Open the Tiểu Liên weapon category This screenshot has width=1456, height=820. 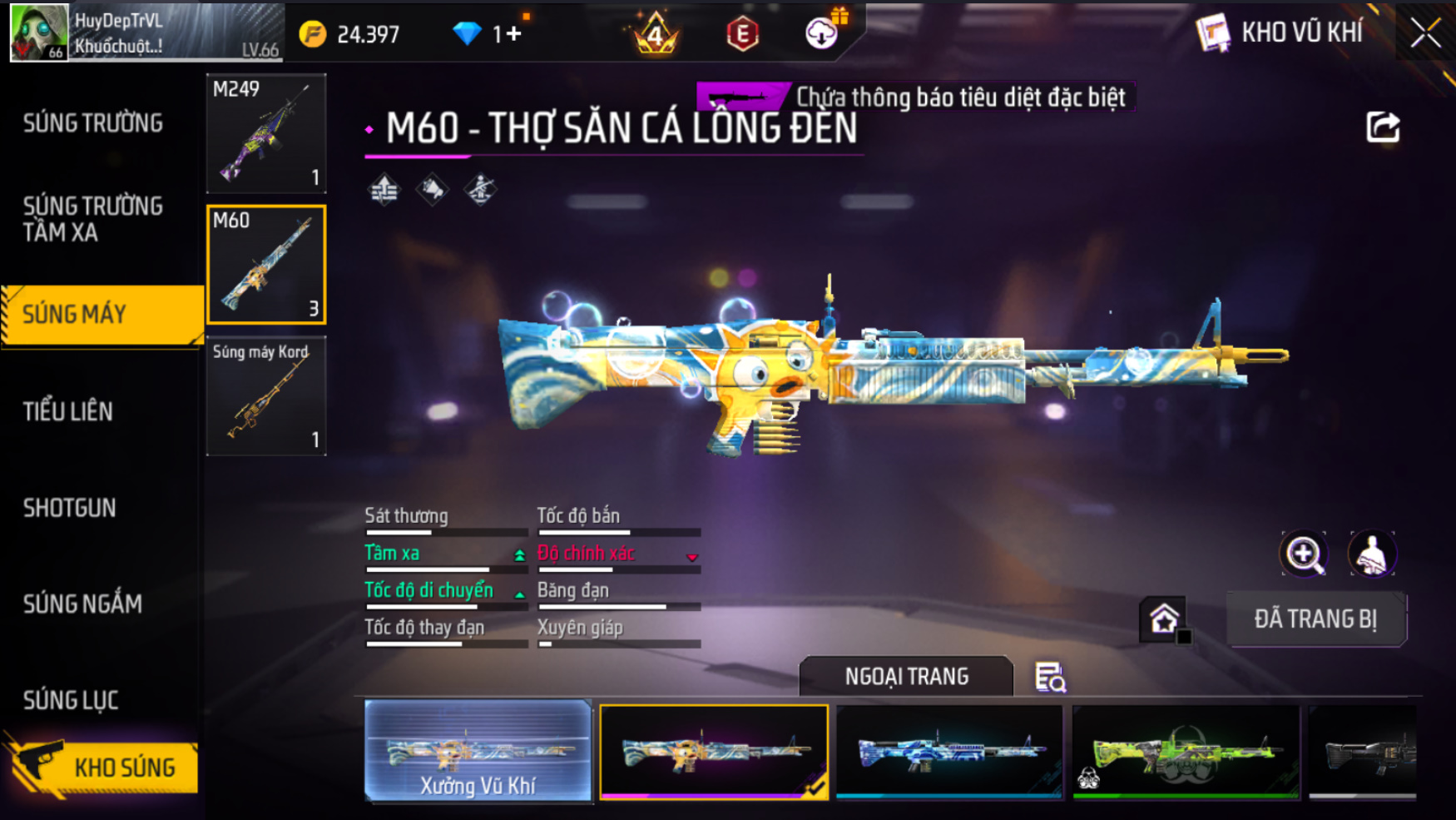click(68, 411)
